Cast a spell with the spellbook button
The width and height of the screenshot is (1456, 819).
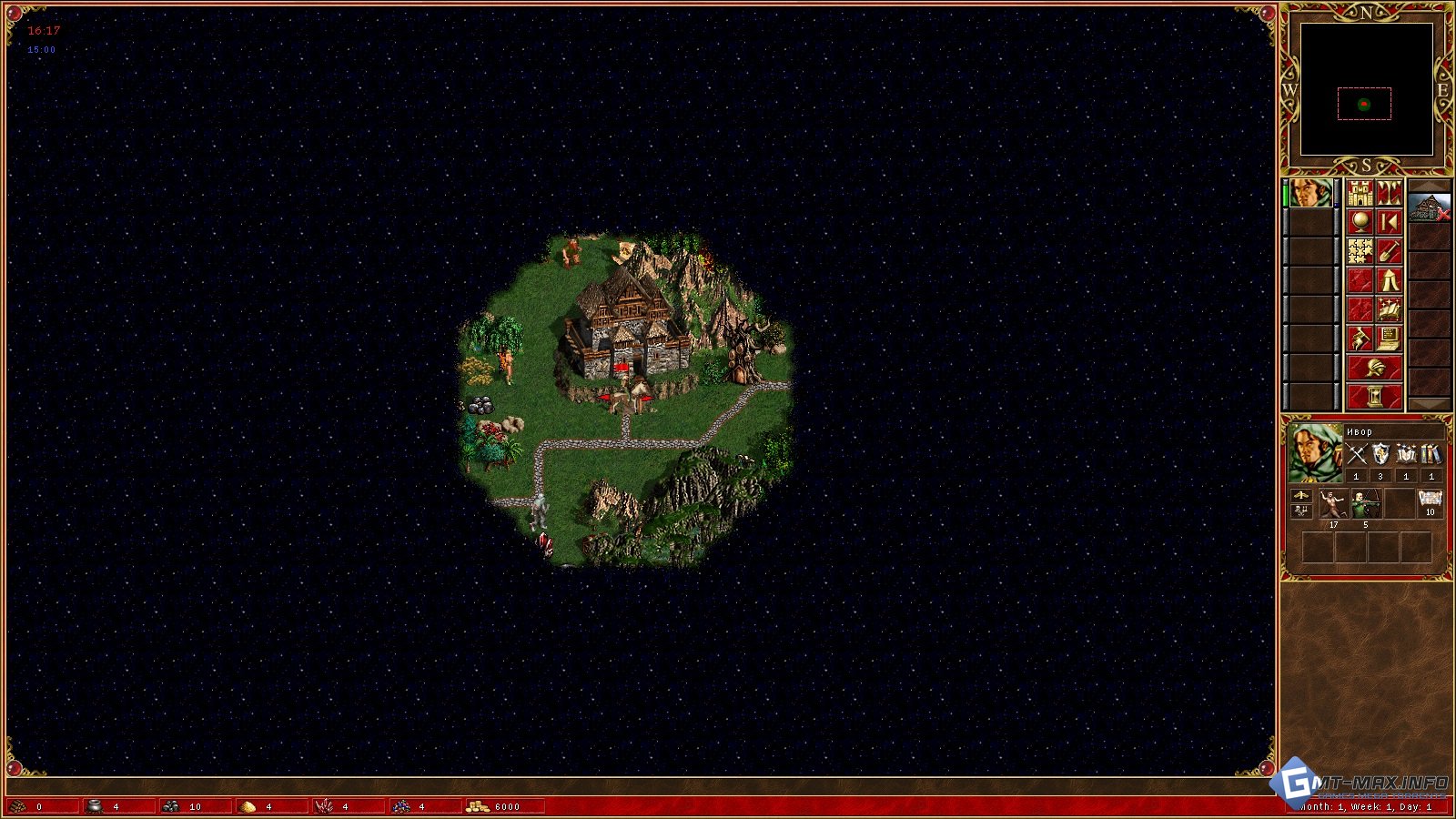(x=1389, y=310)
